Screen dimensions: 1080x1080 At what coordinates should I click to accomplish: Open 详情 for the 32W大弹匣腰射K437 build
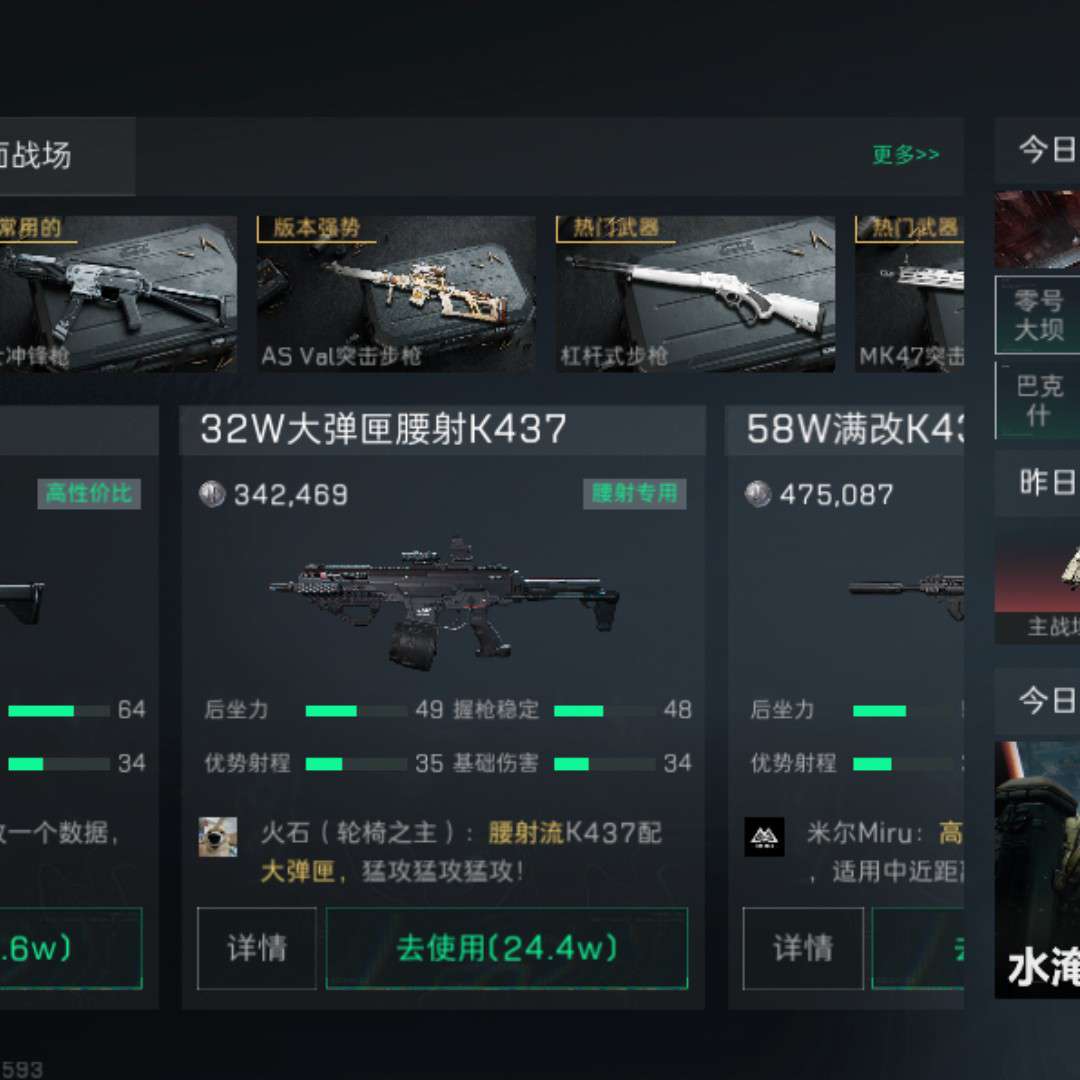(257, 948)
